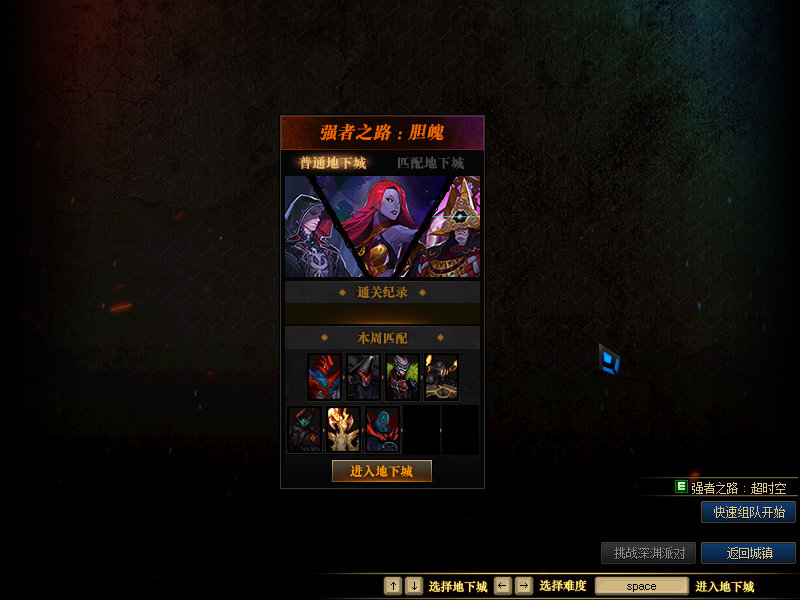Switch to the 普通地下城 tab
This screenshot has width=800, height=600.
click(333, 163)
